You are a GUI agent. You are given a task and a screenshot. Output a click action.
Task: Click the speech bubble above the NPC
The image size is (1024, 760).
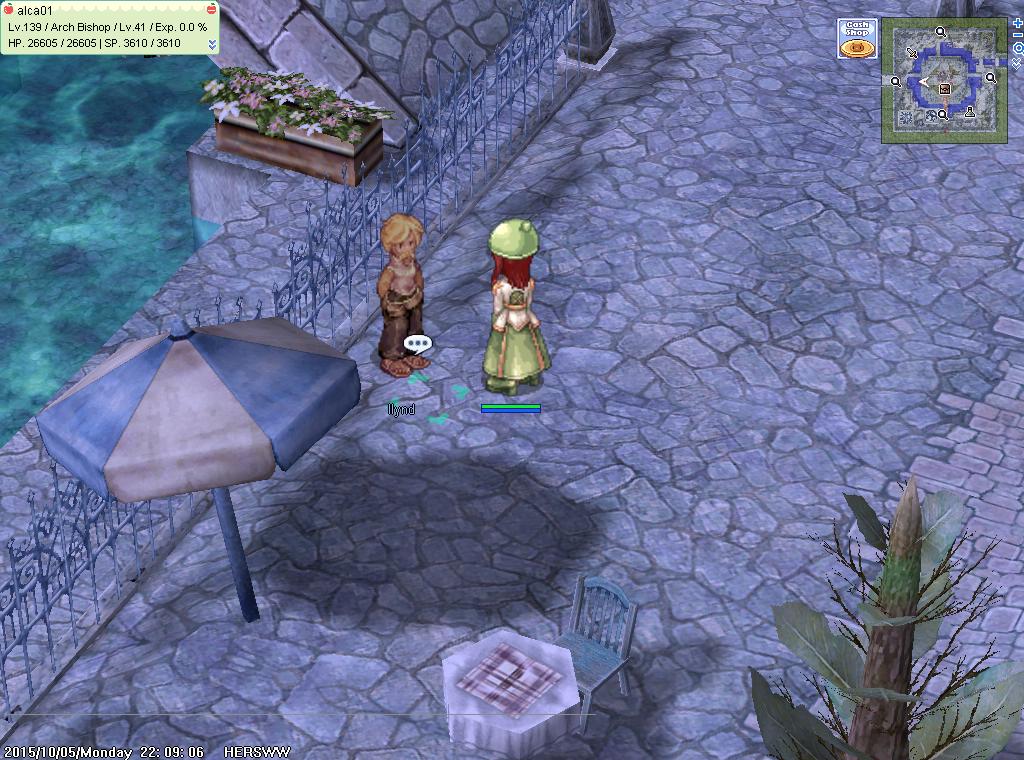417,344
